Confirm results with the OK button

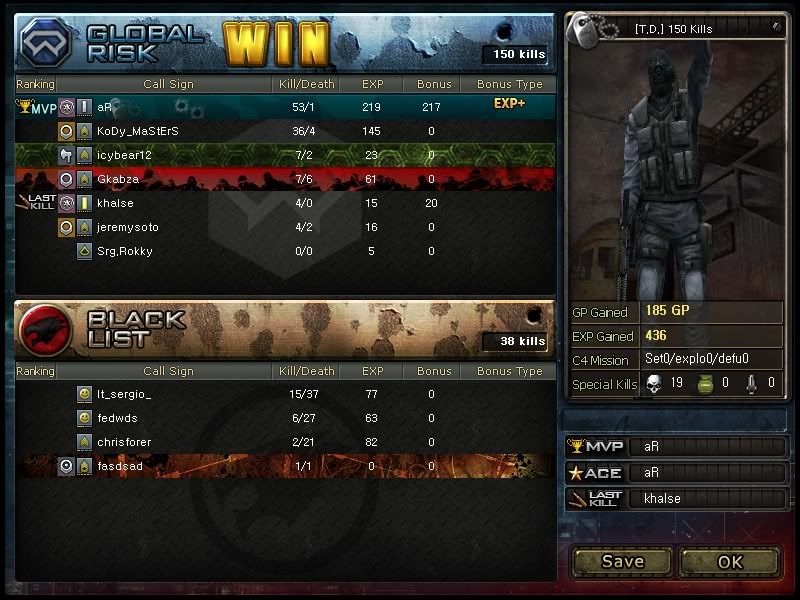(730, 561)
